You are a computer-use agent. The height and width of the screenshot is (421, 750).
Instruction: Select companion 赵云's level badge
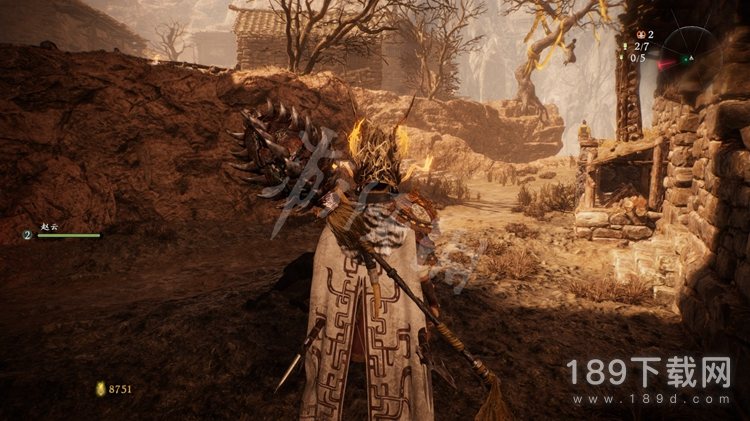click(x=27, y=235)
